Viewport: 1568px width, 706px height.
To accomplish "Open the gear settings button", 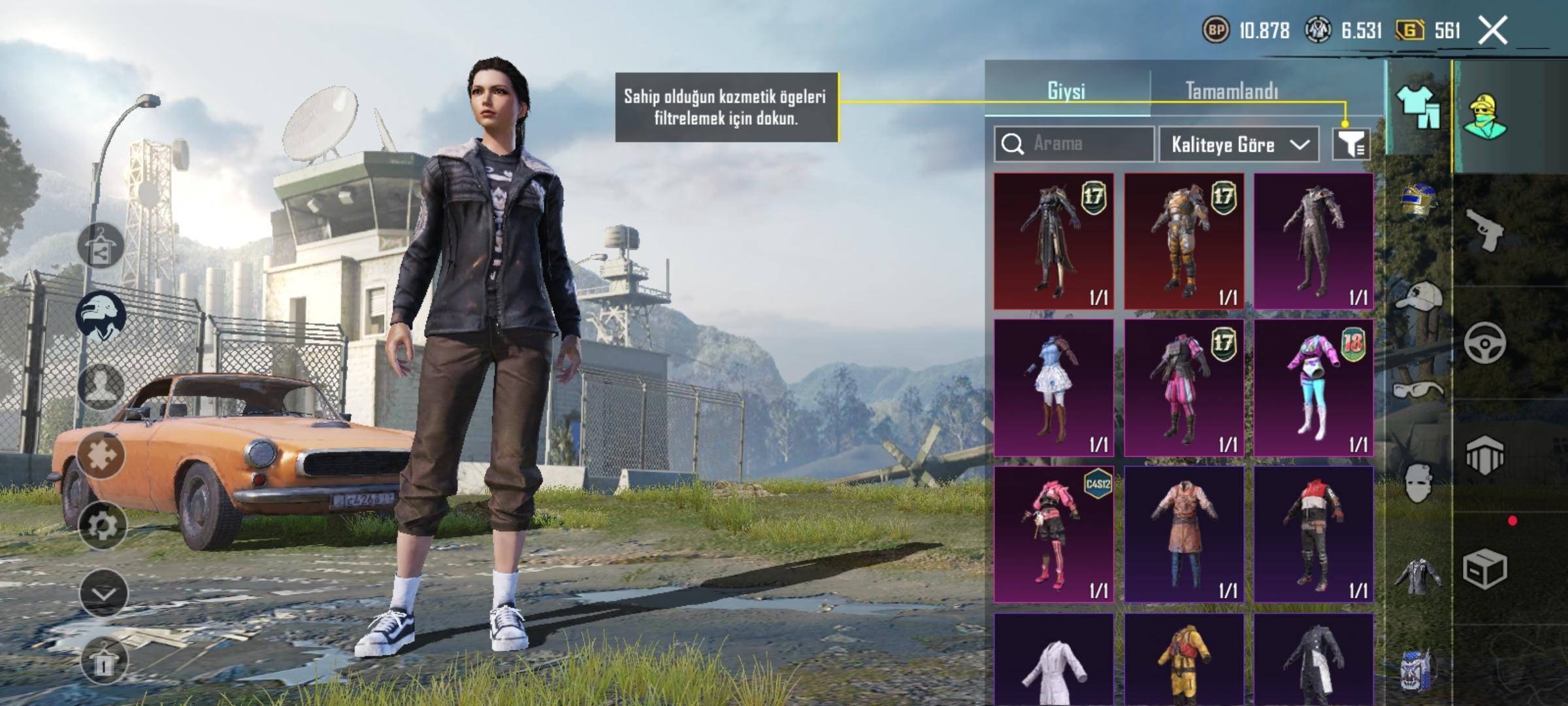I will coord(103,525).
